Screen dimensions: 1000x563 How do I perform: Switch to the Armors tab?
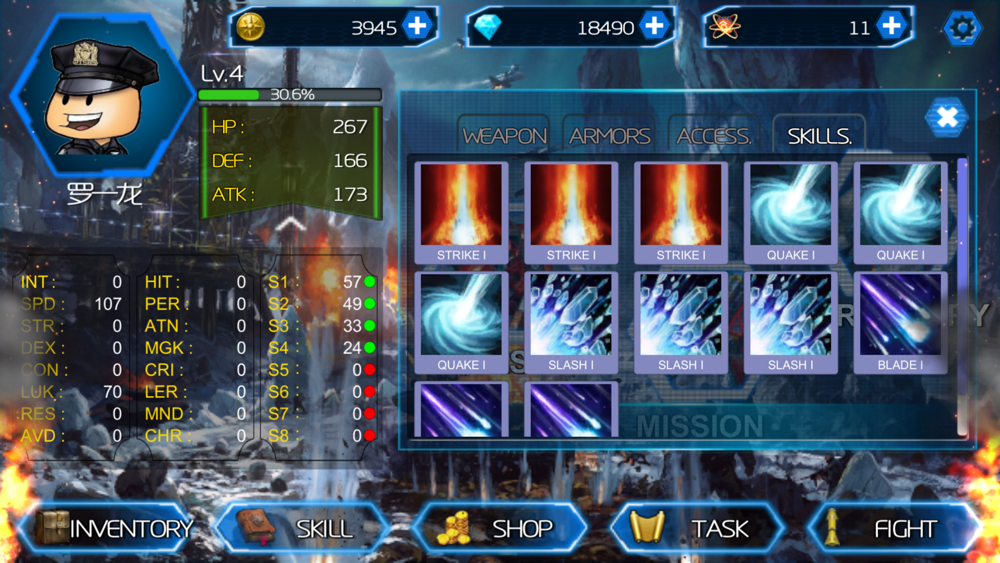pyautogui.click(x=610, y=136)
